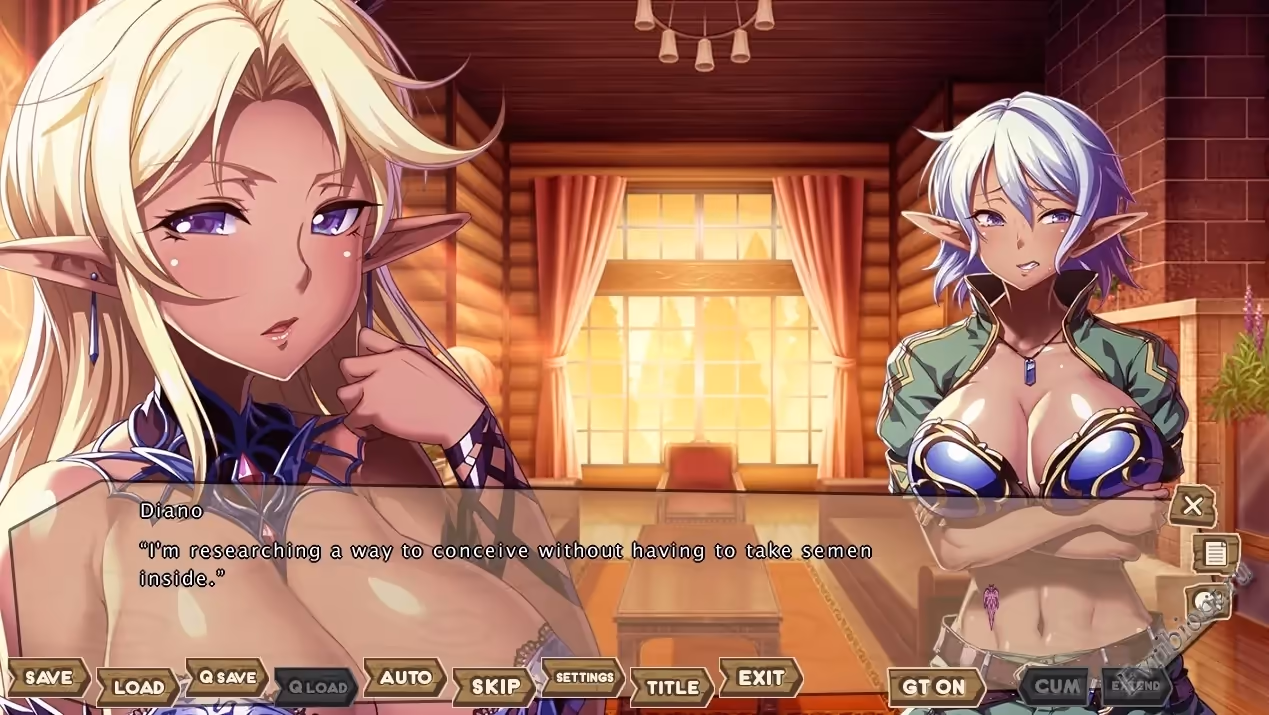
Task: Hide the dialogue box with the X
Action: (1192, 506)
